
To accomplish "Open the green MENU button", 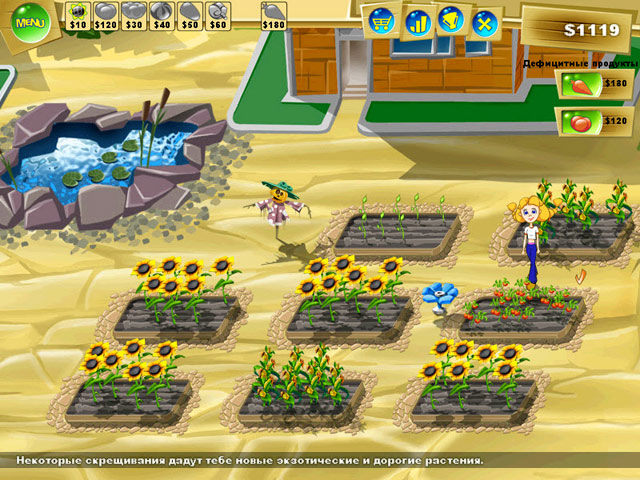I will point(30,22).
